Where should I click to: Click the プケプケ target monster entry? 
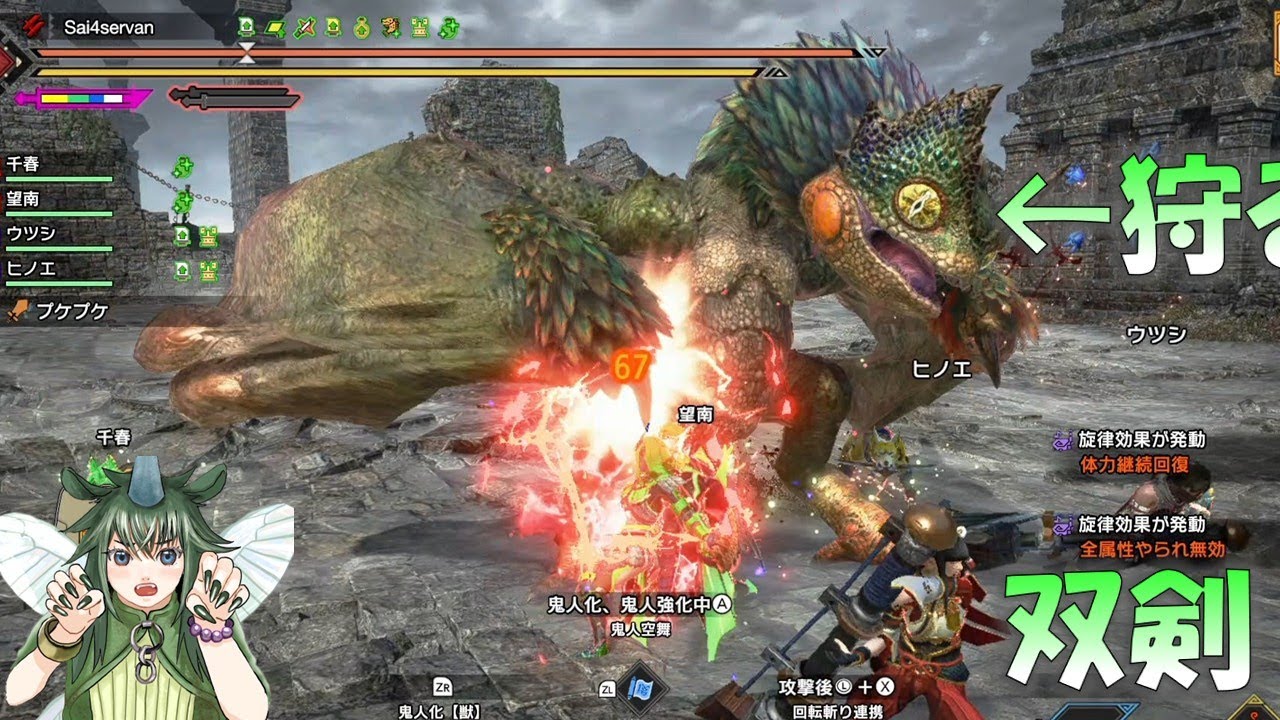tap(62, 311)
